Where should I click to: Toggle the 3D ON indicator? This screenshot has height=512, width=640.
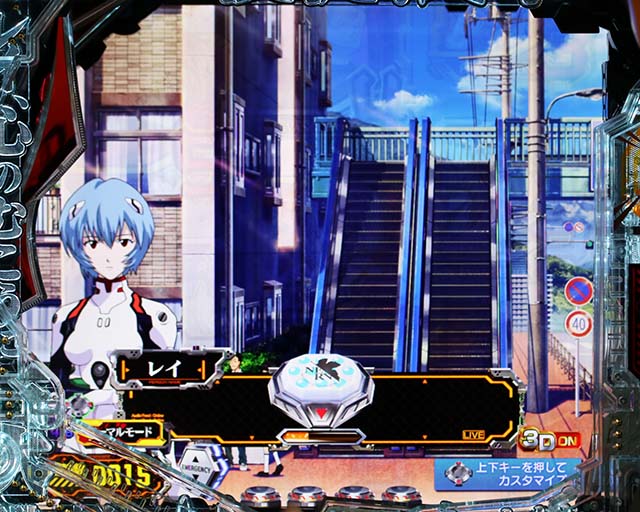tap(548, 439)
